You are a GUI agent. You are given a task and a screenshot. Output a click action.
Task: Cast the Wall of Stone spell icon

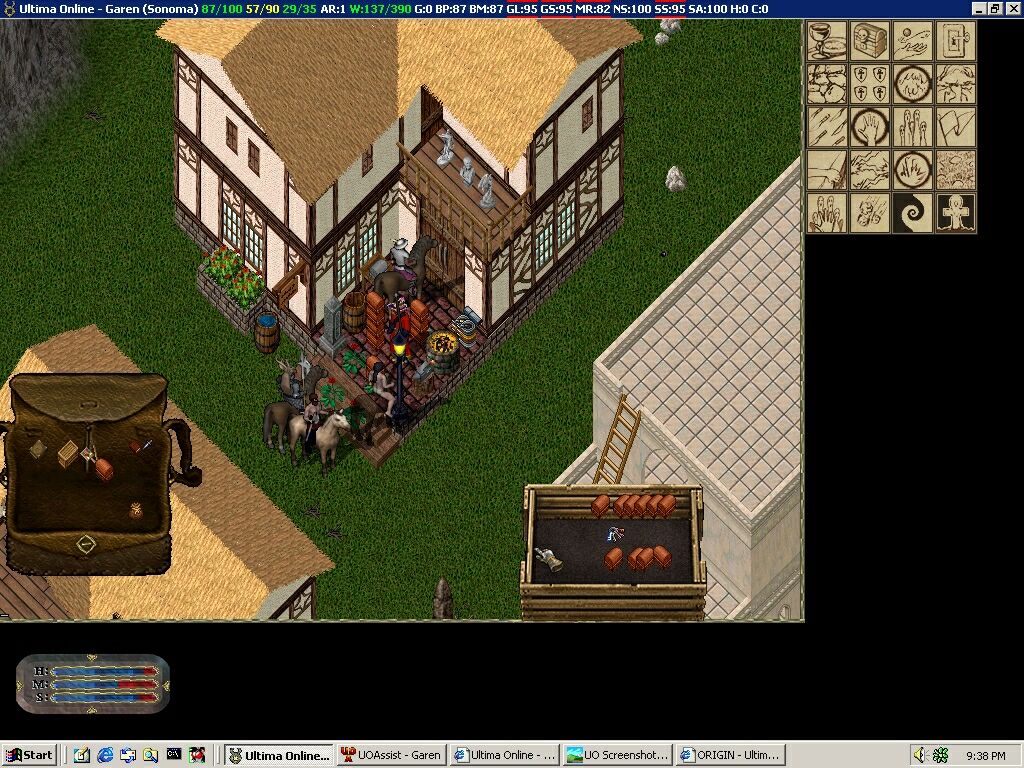(x=827, y=85)
